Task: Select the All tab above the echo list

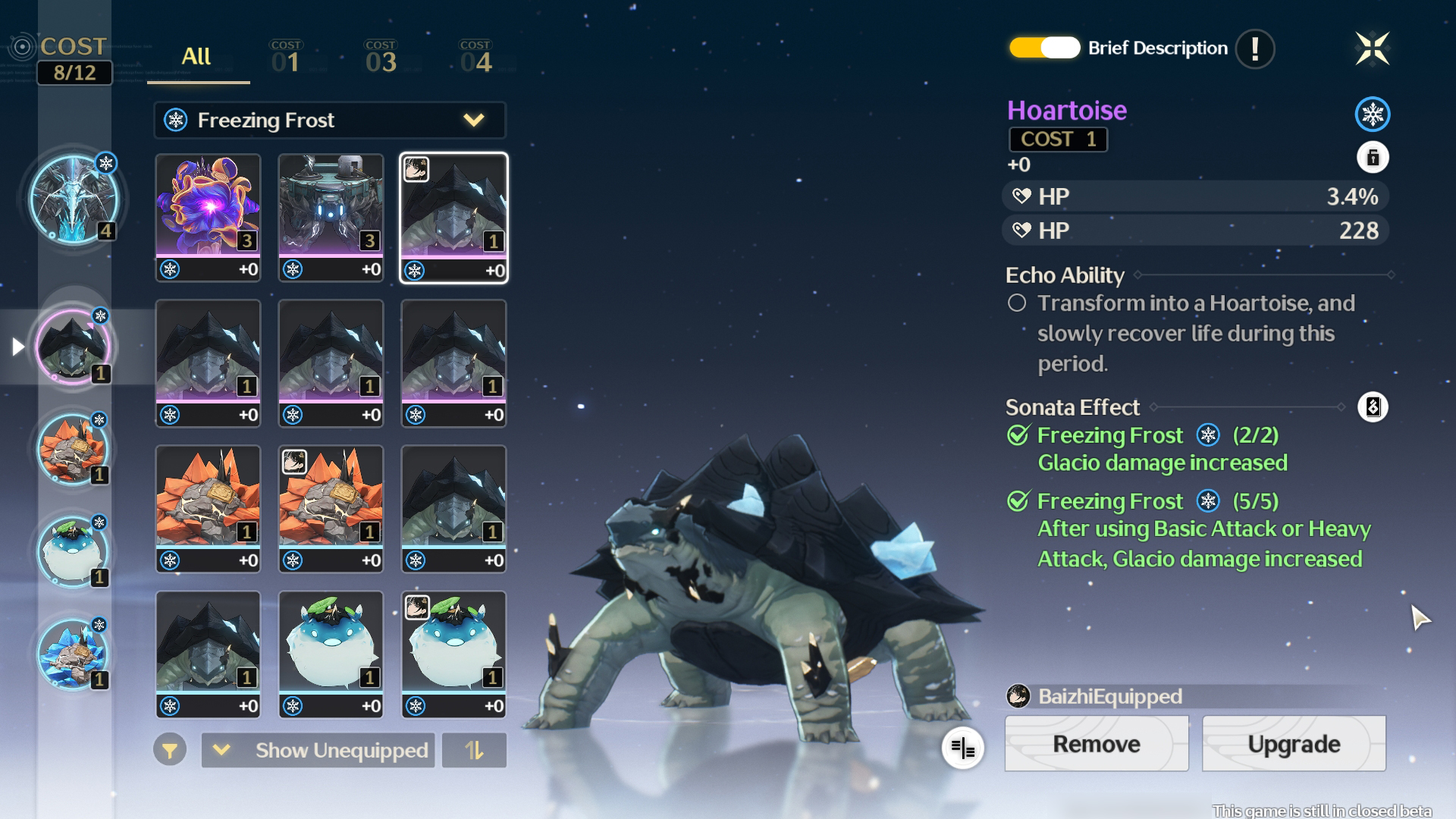Action: 196,56
